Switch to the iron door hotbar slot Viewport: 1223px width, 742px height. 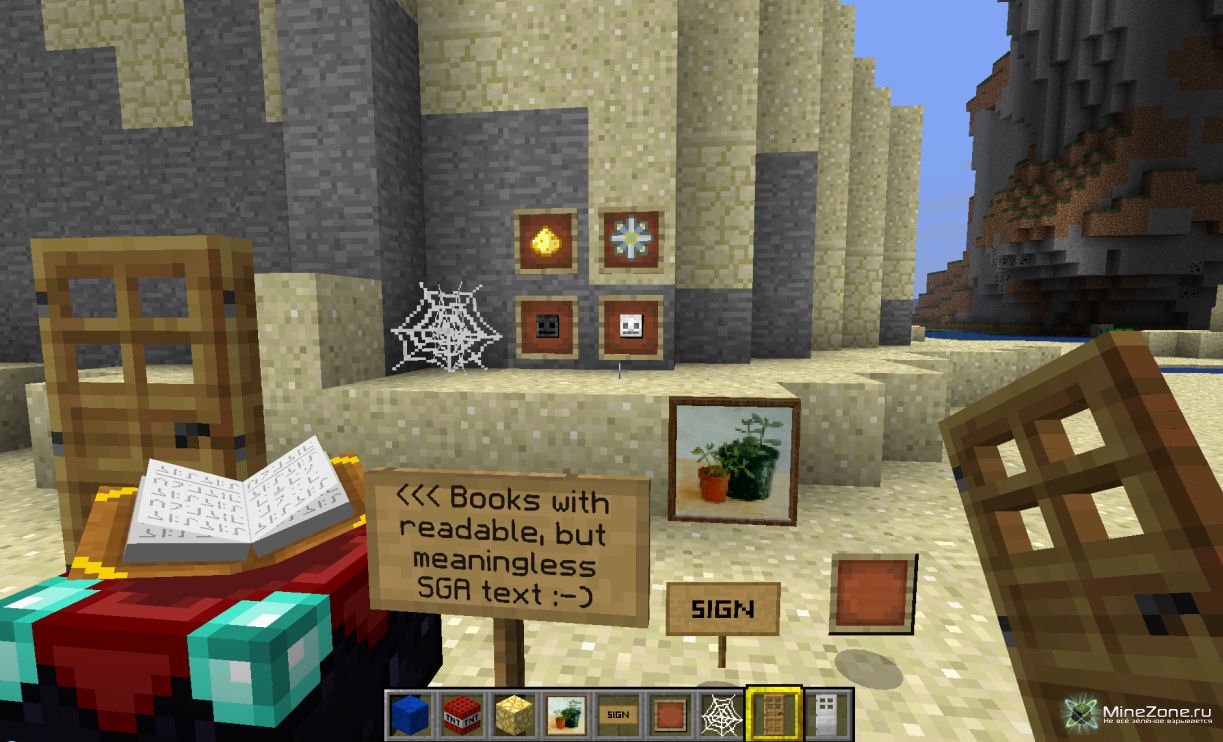827,713
